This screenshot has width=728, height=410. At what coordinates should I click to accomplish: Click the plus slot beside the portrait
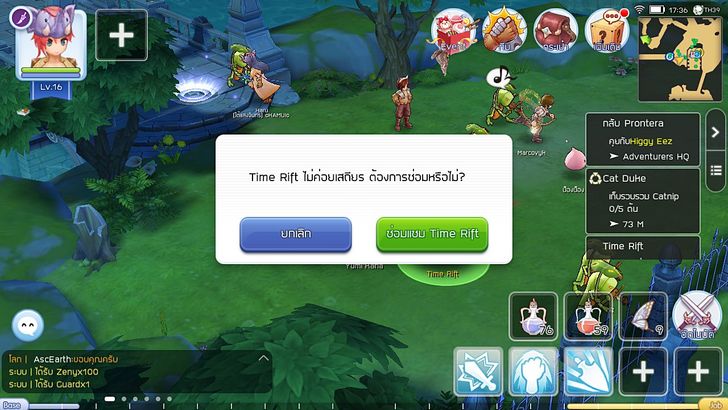click(x=121, y=35)
